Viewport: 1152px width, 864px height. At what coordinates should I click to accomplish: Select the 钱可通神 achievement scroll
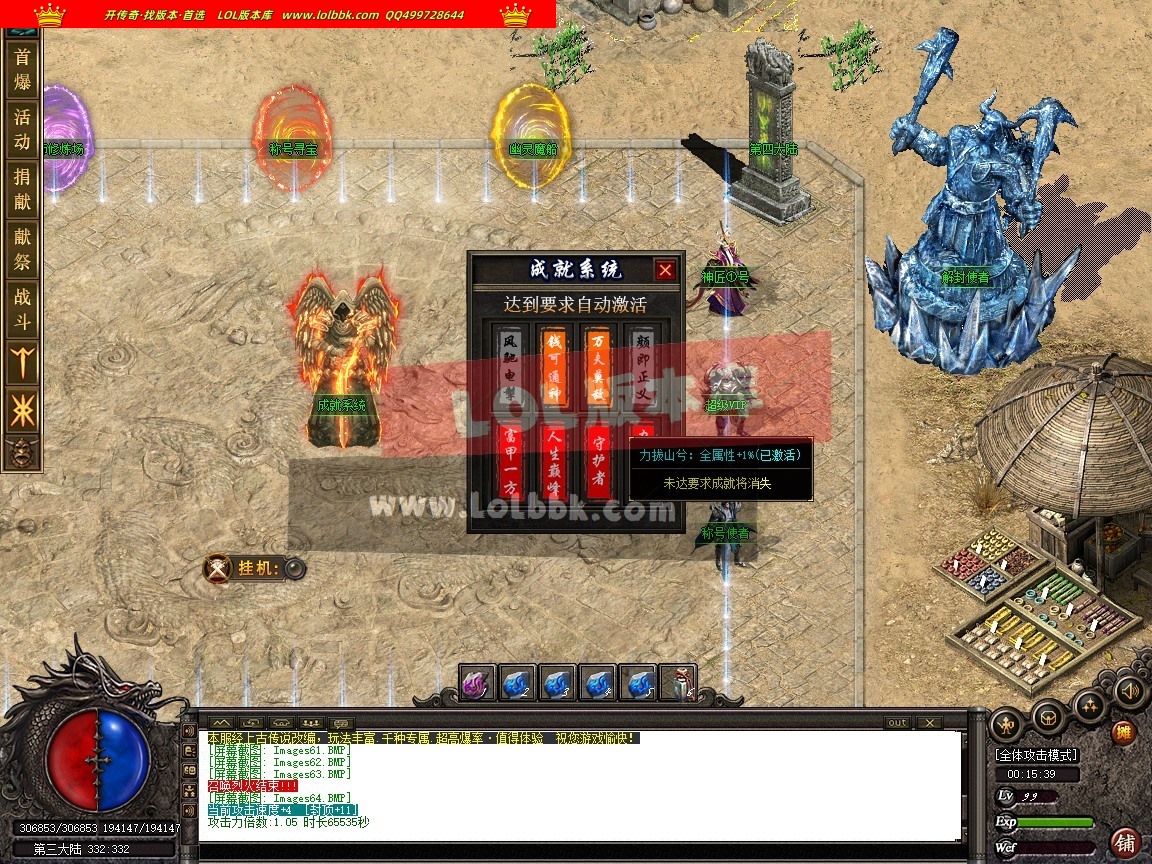(x=554, y=366)
